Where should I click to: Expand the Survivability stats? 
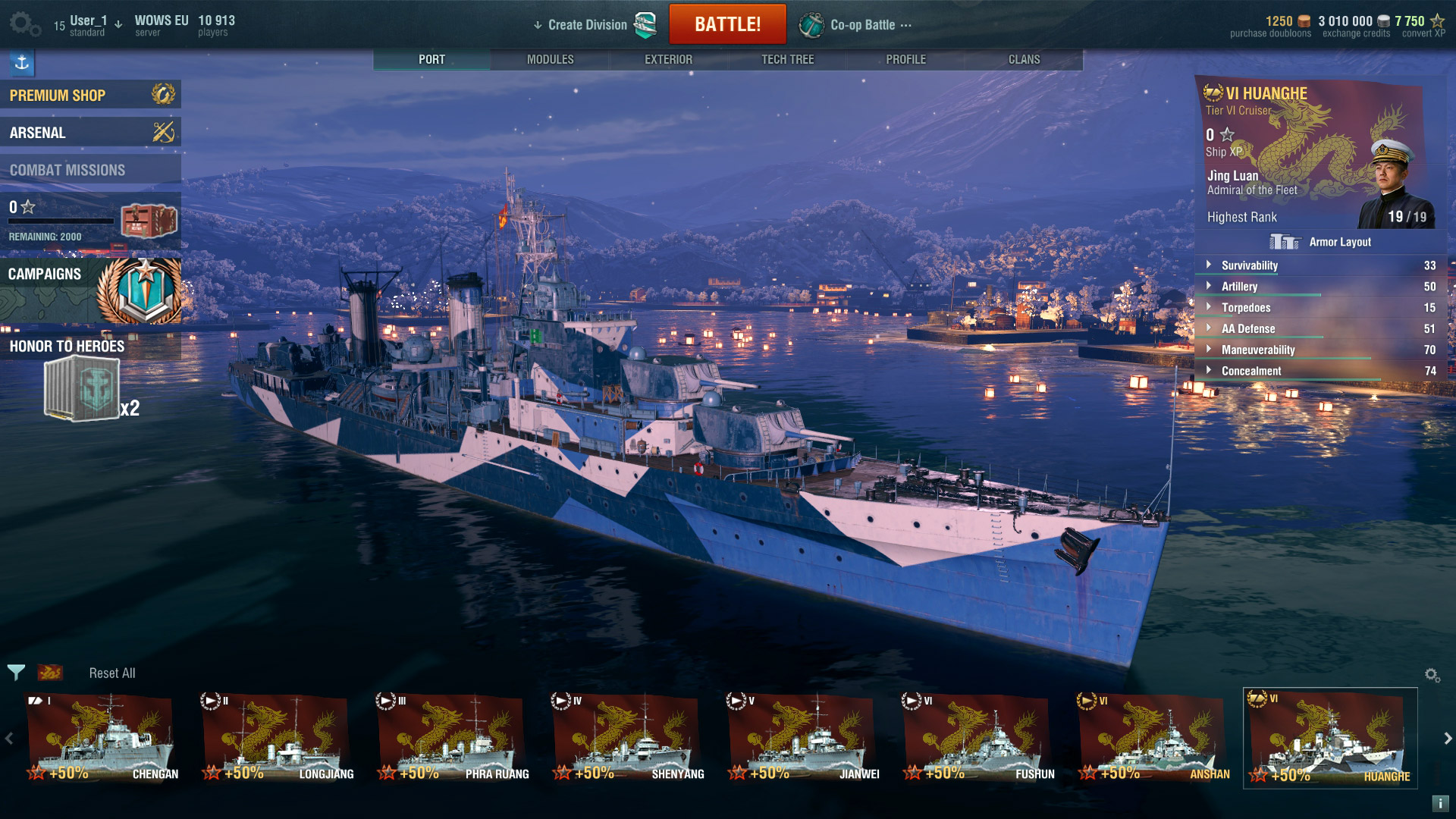1249,265
